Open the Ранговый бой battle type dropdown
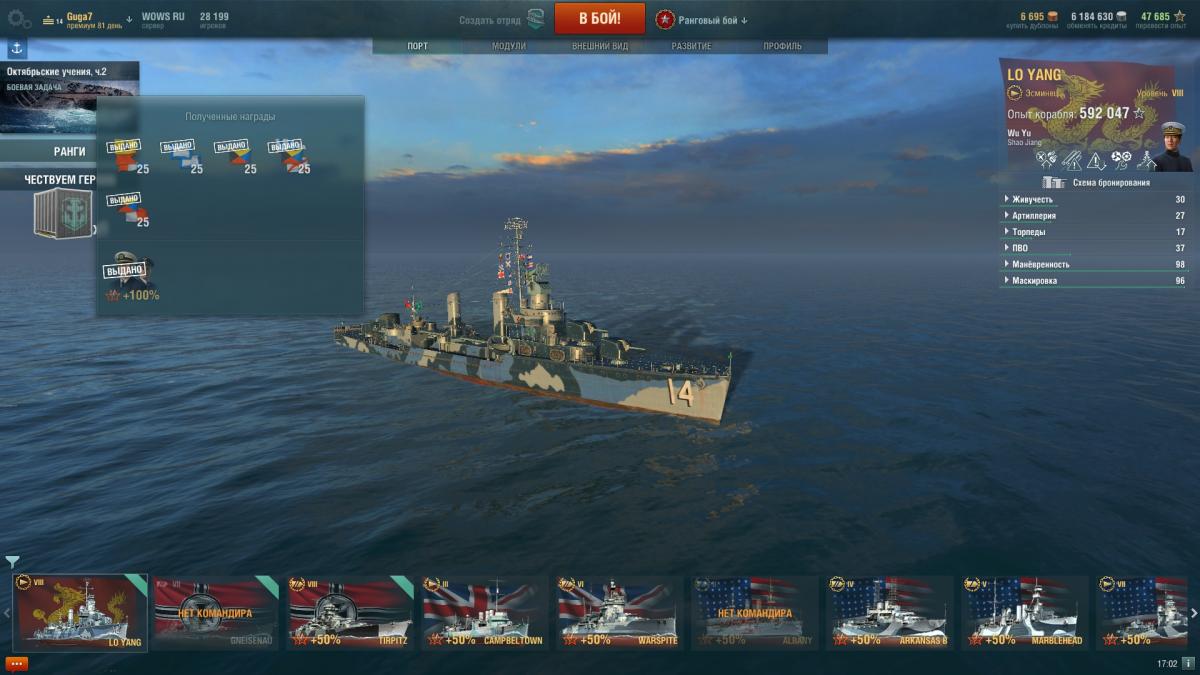The width and height of the screenshot is (1200, 675). (702, 20)
